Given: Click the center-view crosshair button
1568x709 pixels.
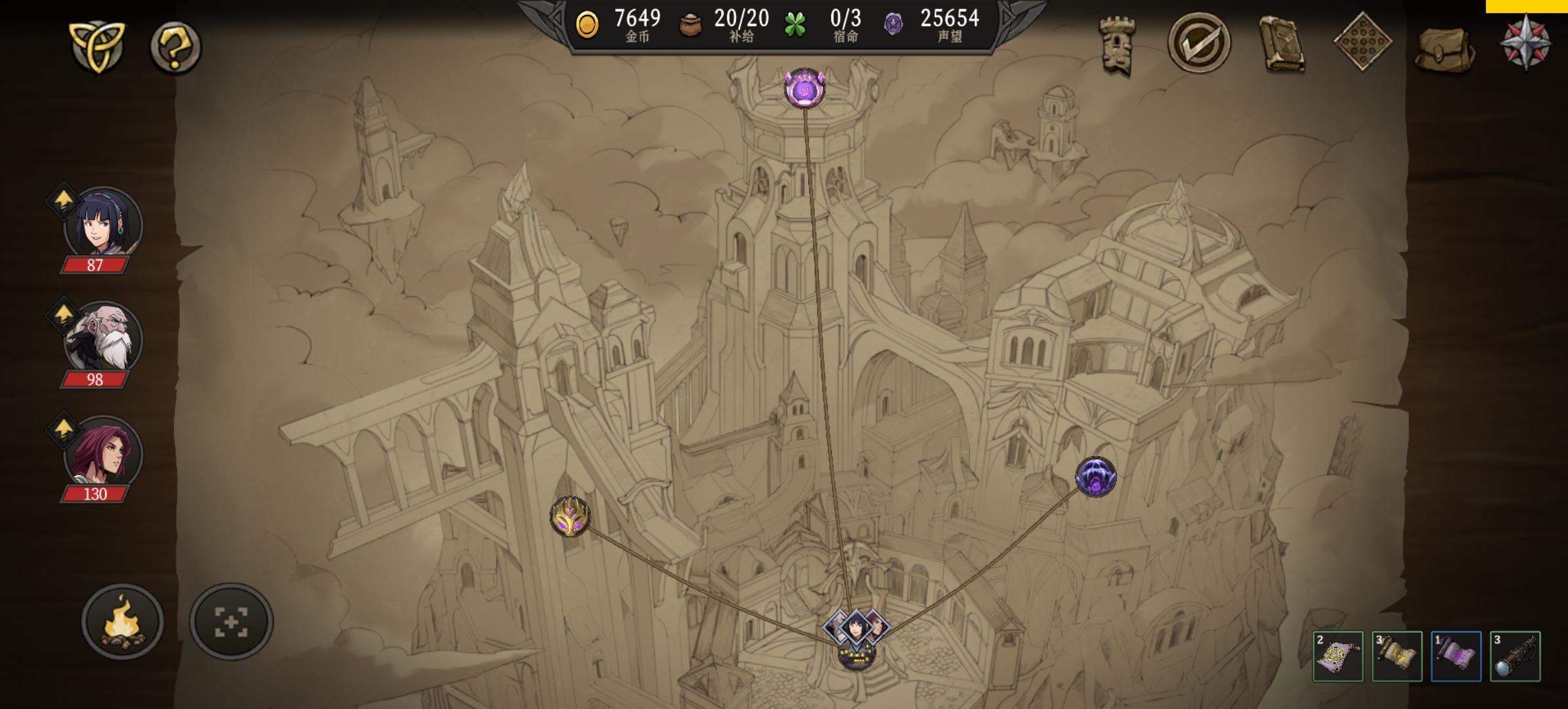Looking at the screenshot, I should [x=231, y=621].
